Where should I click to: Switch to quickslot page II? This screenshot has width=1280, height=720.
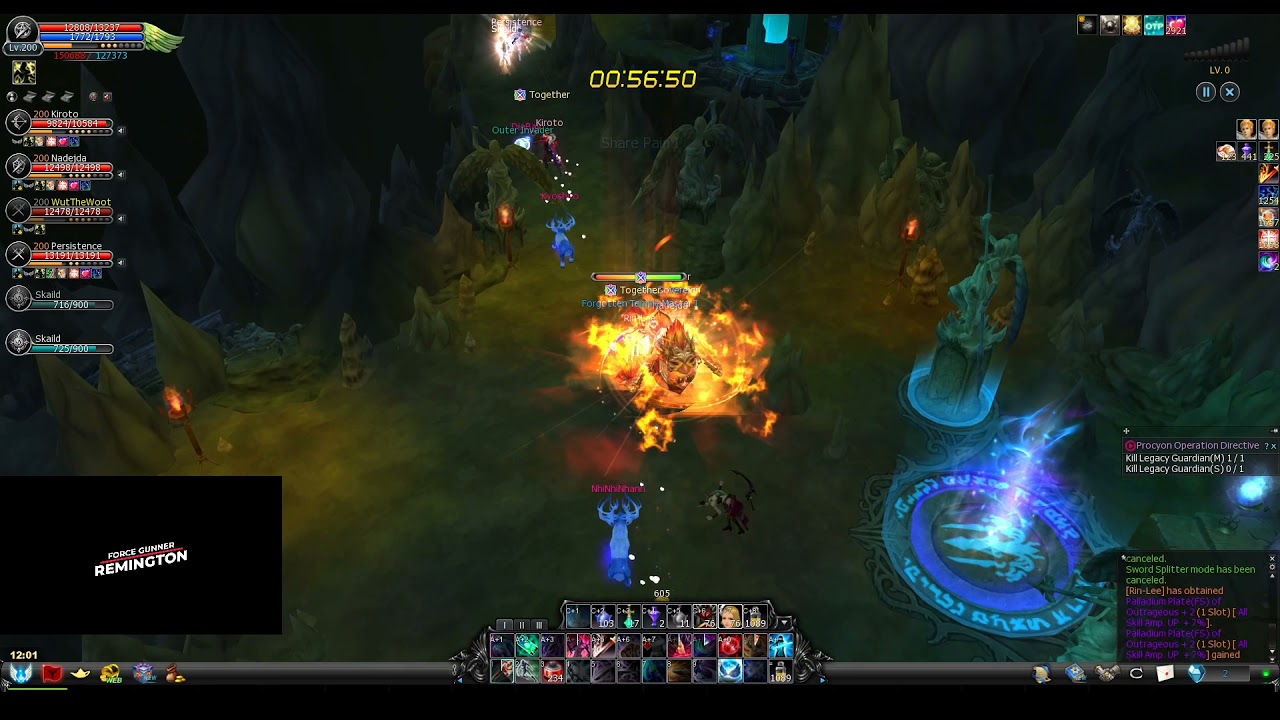coord(521,625)
